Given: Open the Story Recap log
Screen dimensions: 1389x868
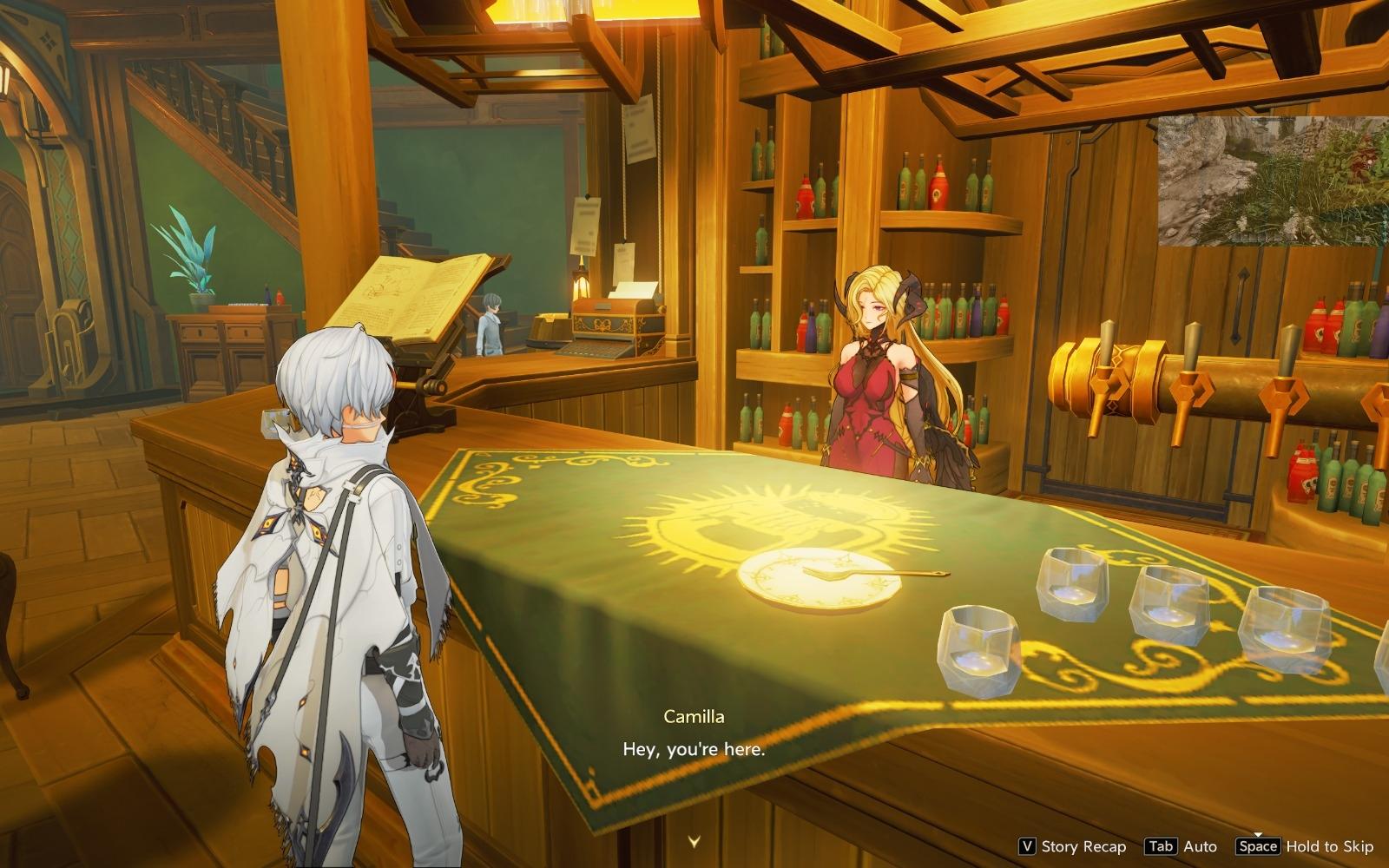Looking at the screenshot, I should click(x=1073, y=846).
